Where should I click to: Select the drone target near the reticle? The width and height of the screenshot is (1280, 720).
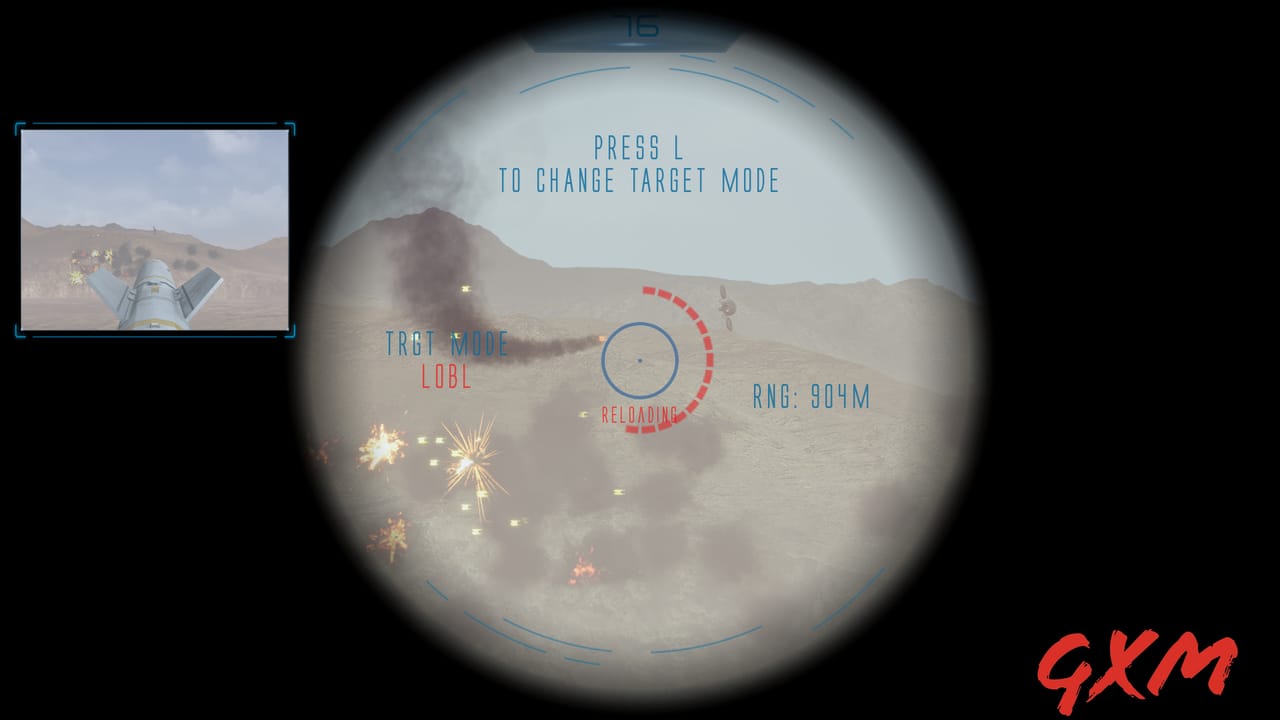[x=727, y=307]
